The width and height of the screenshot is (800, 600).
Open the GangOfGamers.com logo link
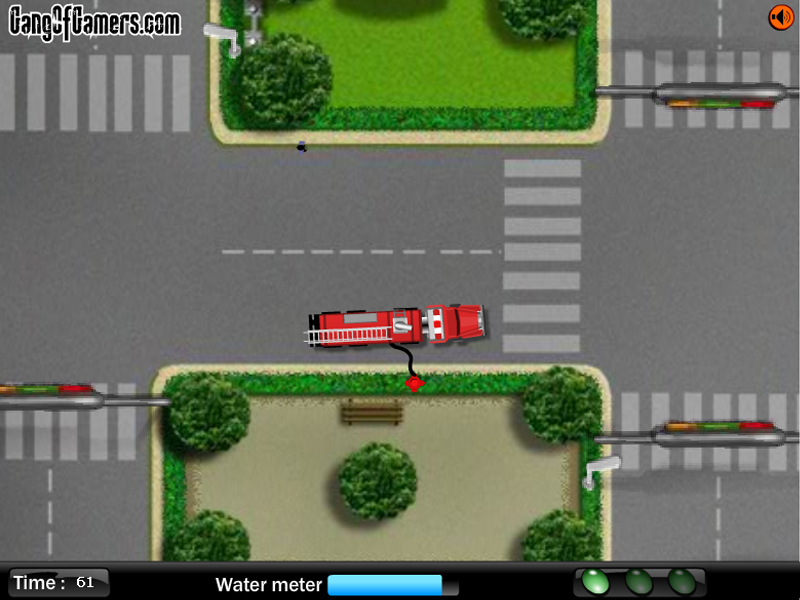(x=95, y=23)
